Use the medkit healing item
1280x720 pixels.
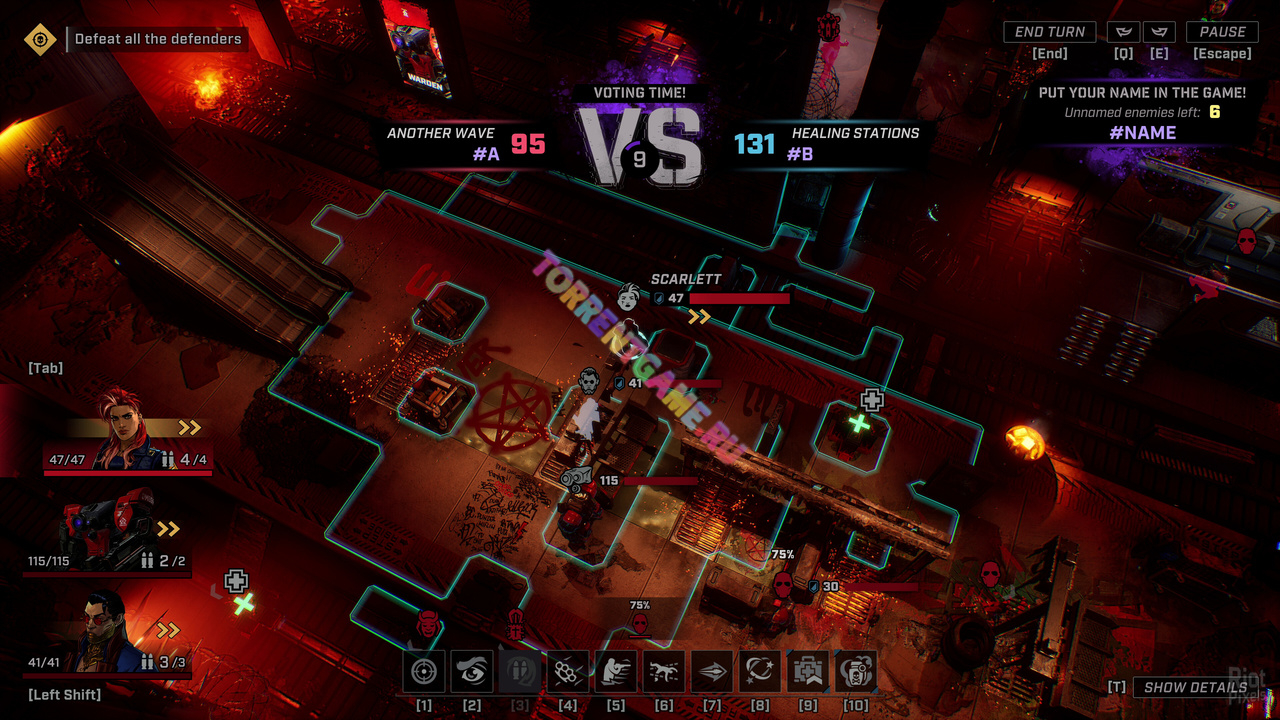(x=808, y=672)
